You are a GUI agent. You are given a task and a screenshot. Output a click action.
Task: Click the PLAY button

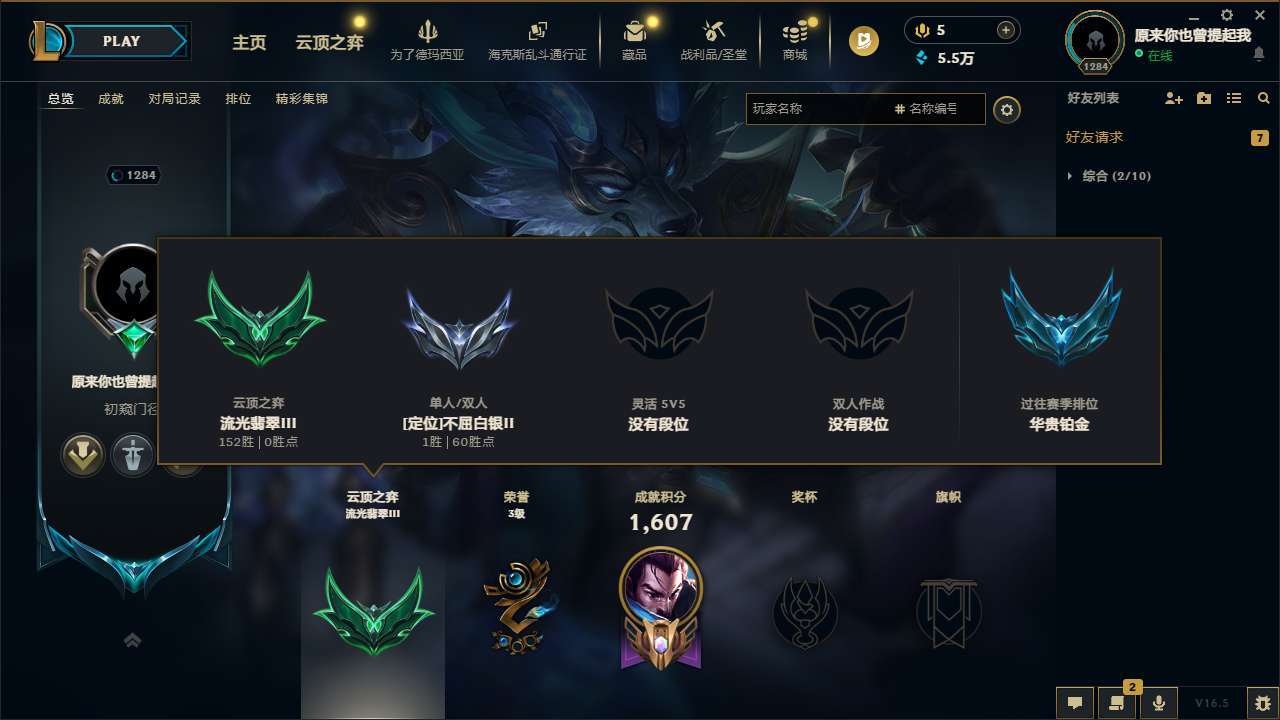point(122,41)
